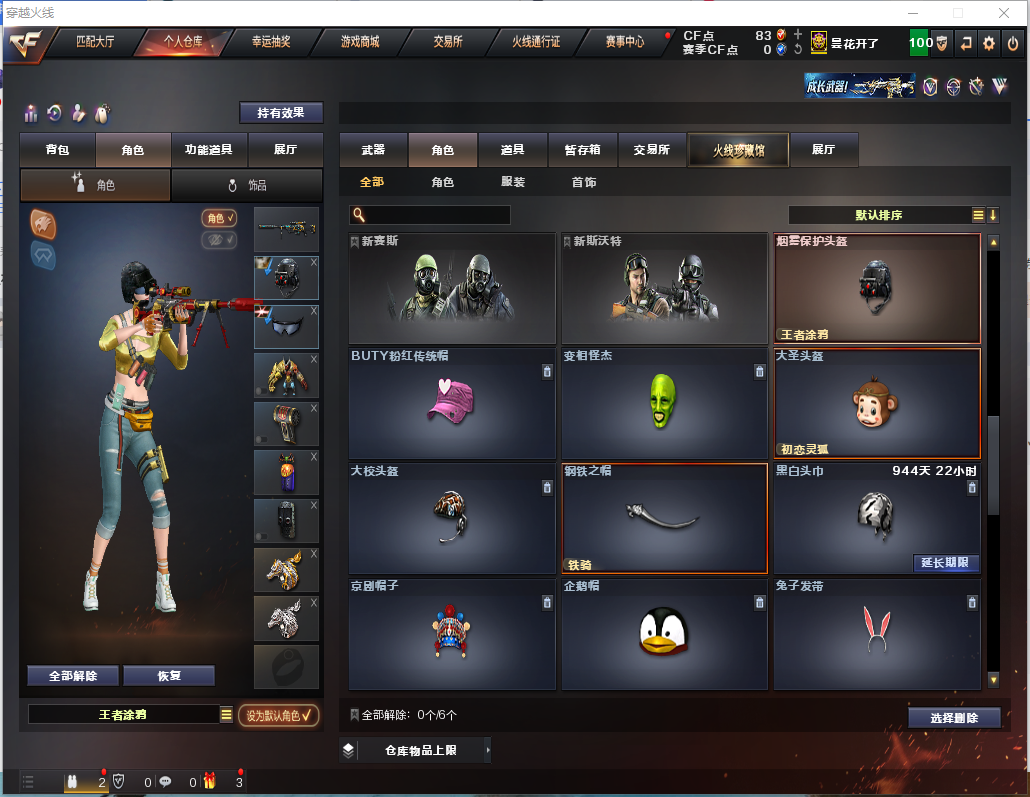Click the 持有效果 button
The height and width of the screenshot is (797, 1030).
pos(281,113)
